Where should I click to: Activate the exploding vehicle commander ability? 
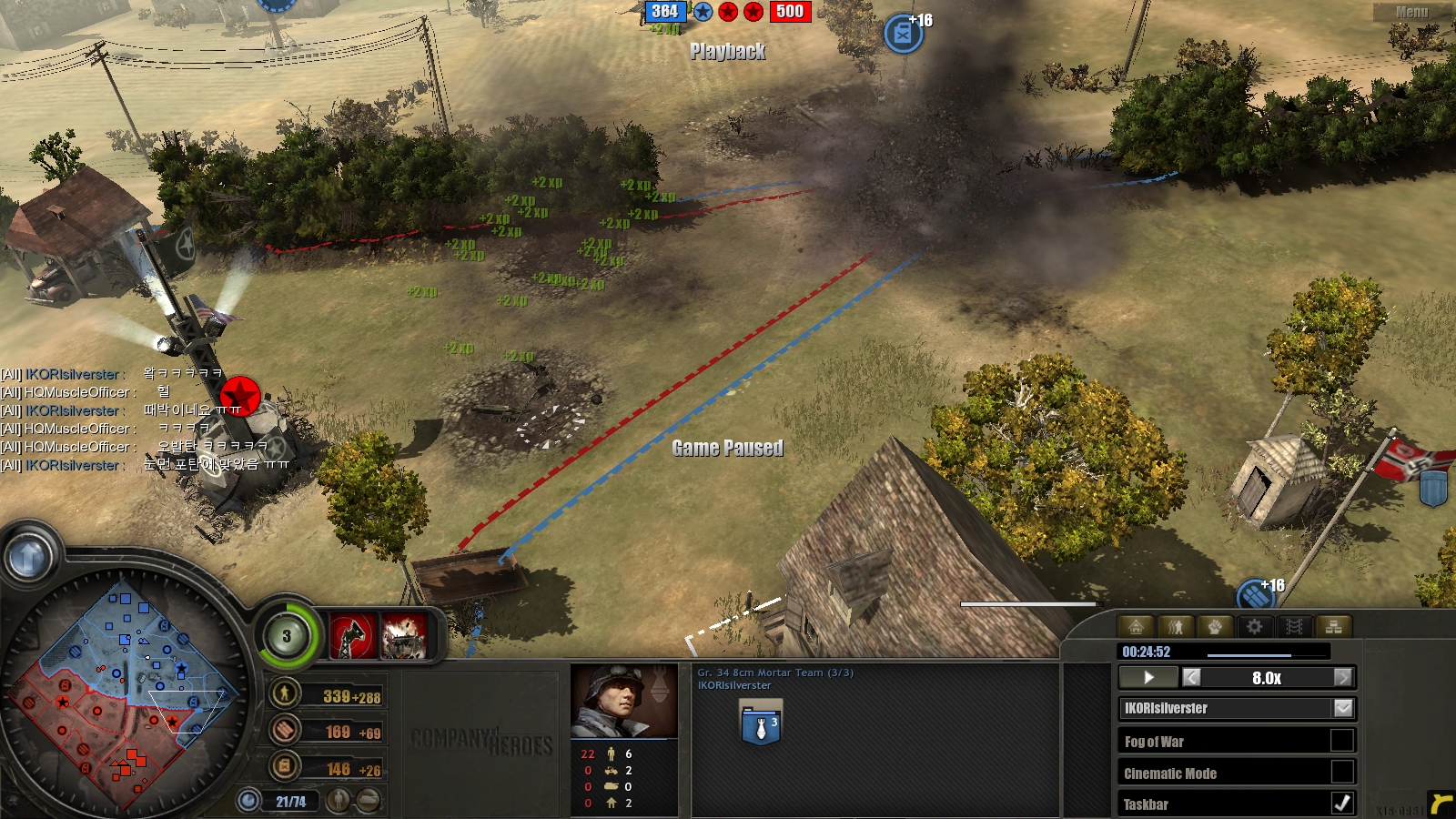pyautogui.click(x=404, y=636)
